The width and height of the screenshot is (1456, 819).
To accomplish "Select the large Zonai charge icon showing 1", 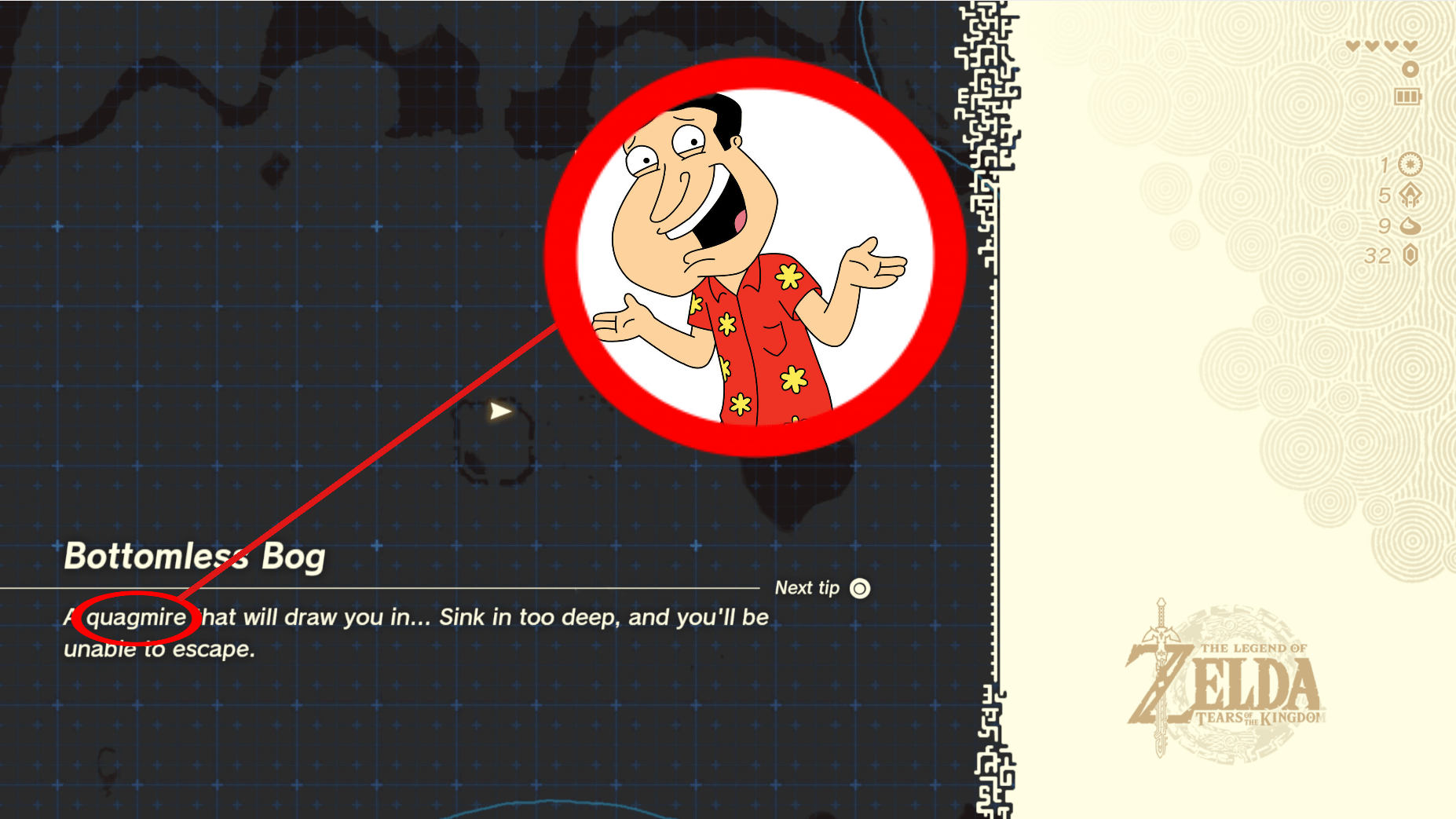I will 1410,165.
